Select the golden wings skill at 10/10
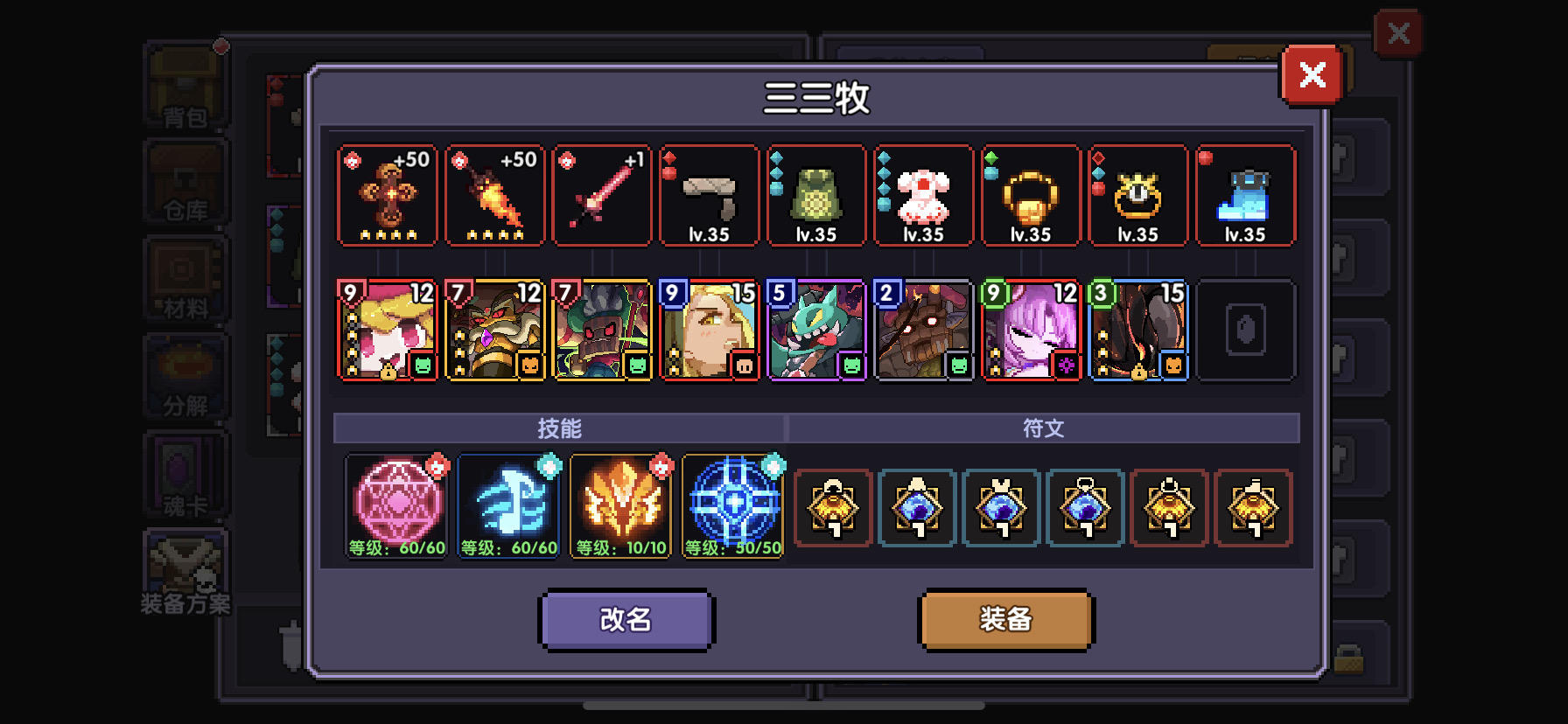The width and height of the screenshot is (1568, 724). pos(620,507)
